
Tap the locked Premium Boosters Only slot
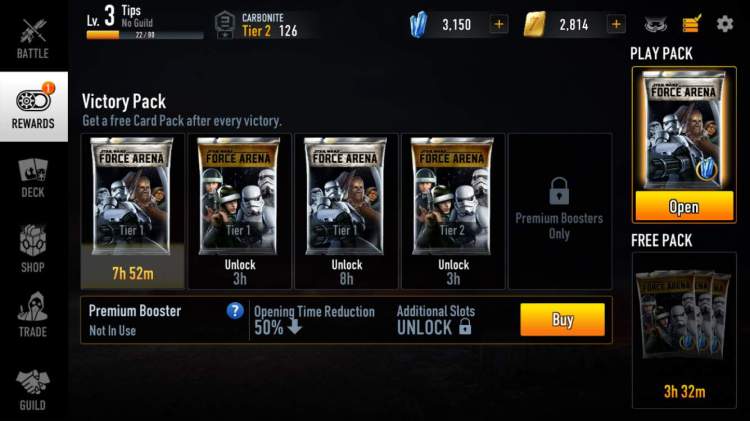pyautogui.click(x=559, y=210)
